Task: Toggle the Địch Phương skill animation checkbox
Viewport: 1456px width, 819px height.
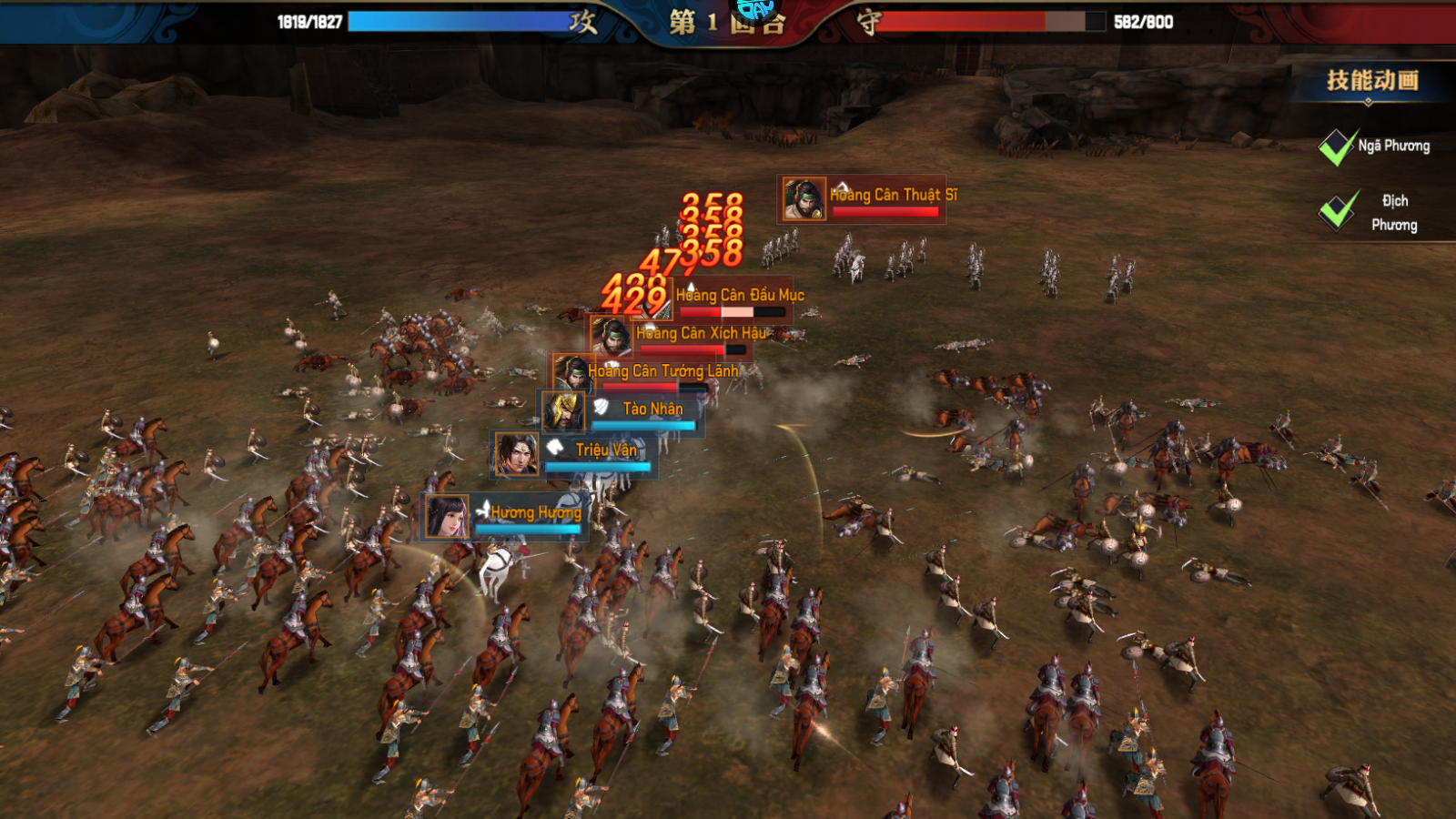Action: coord(1337,211)
